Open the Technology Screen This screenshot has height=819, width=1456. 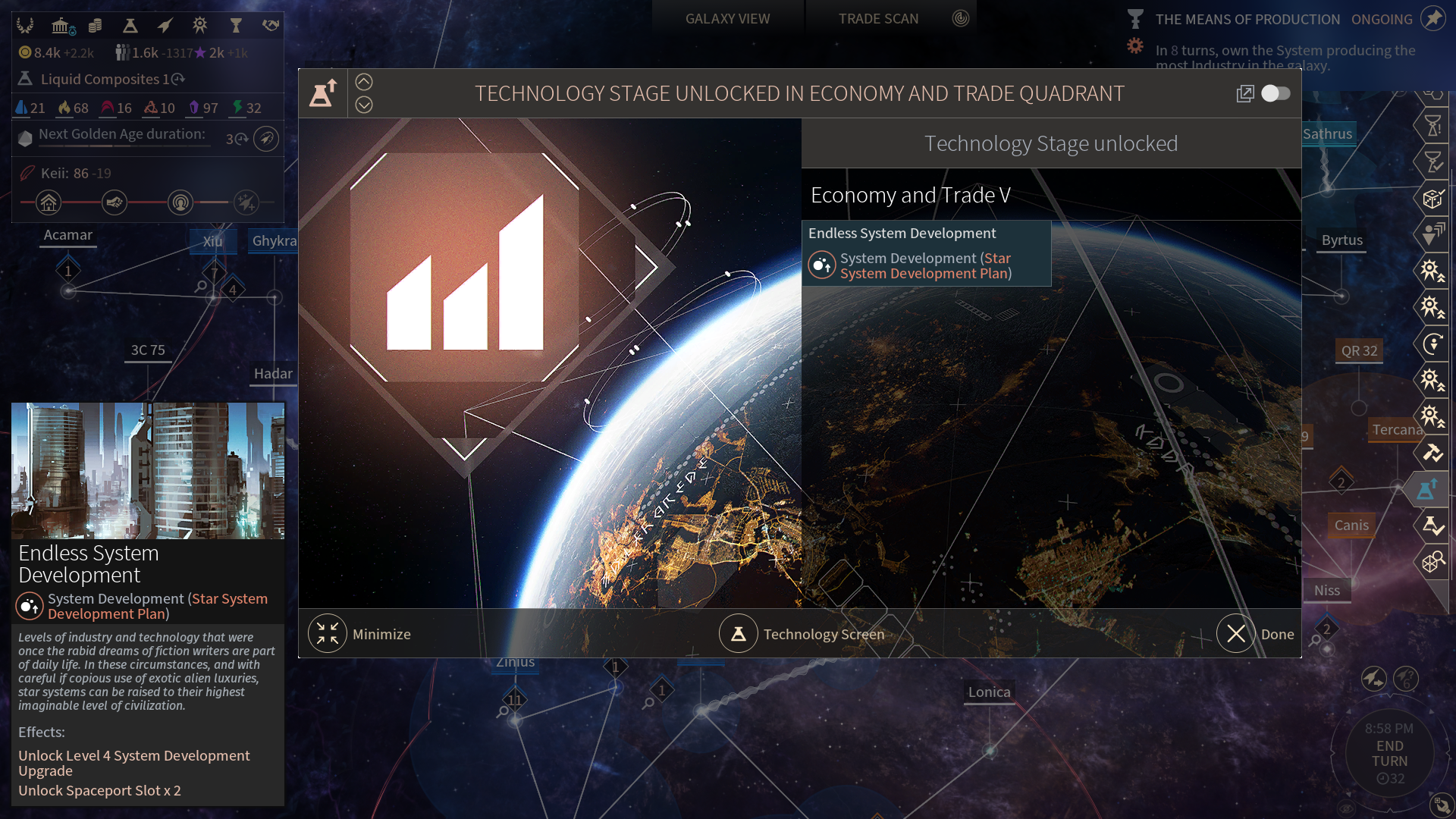click(739, 634)
